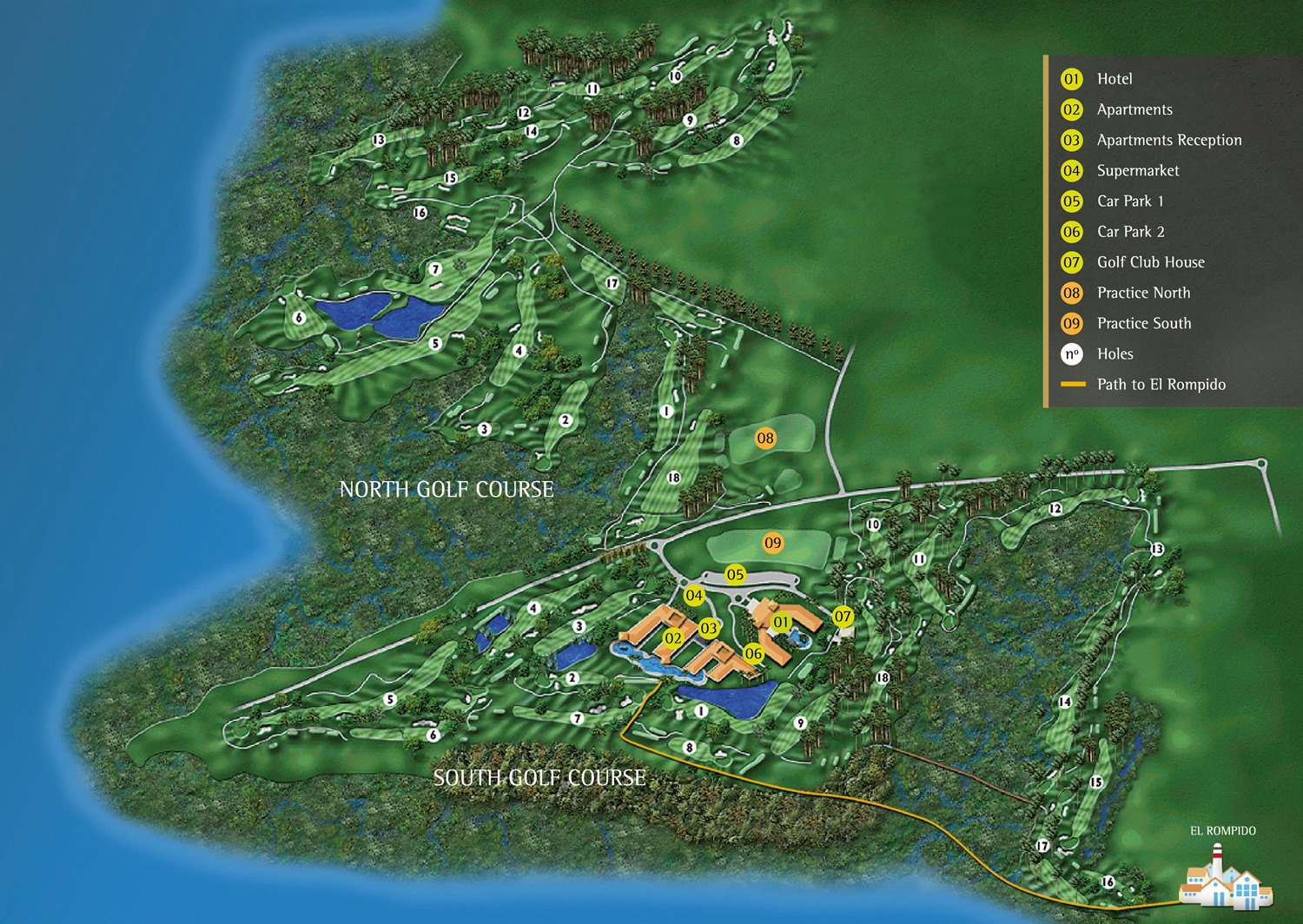Click the orange 09 marker on the practice range
1303x924 pixels.
tap(773, 543)
